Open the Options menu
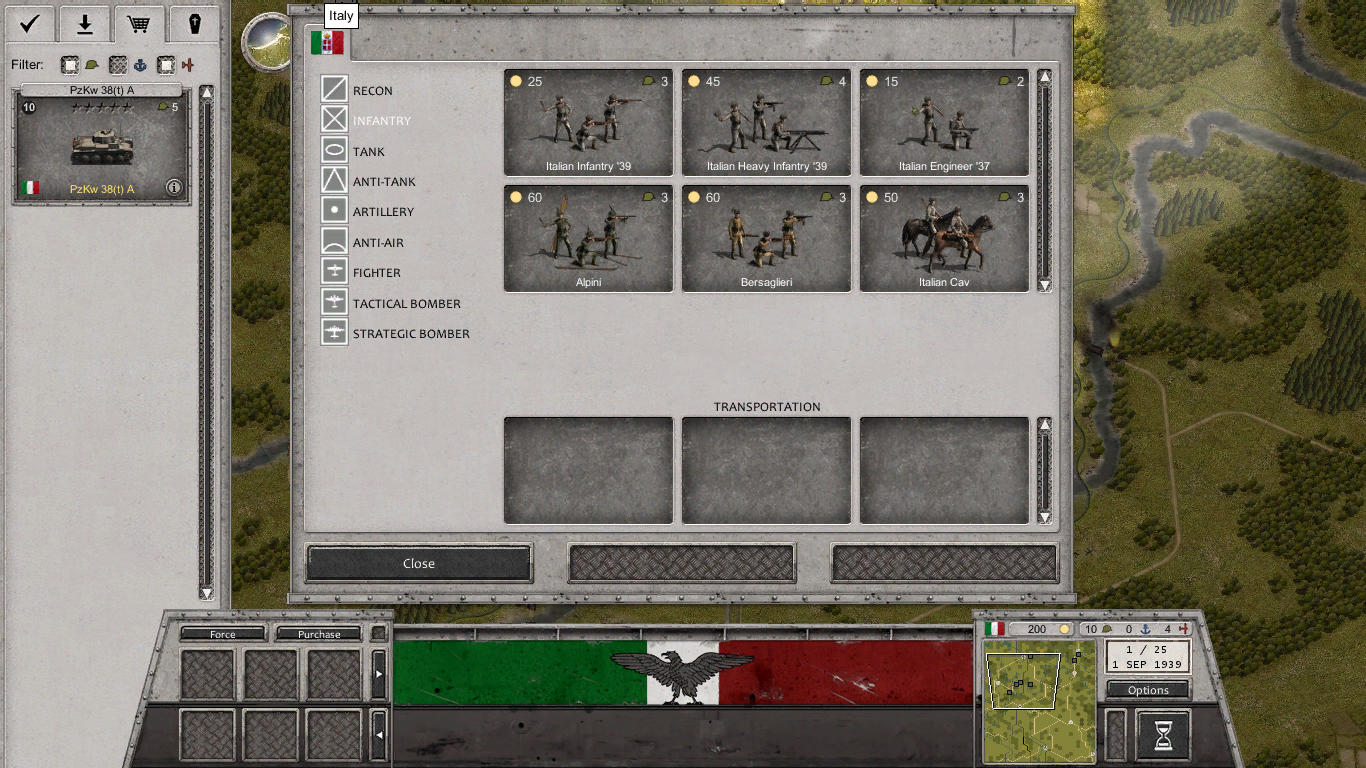 [1147, 690]
